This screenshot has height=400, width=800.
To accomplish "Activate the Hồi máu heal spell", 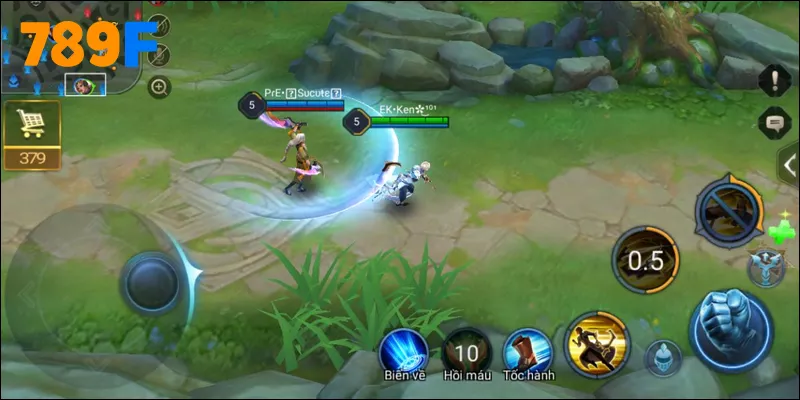I will coord(465,351).
